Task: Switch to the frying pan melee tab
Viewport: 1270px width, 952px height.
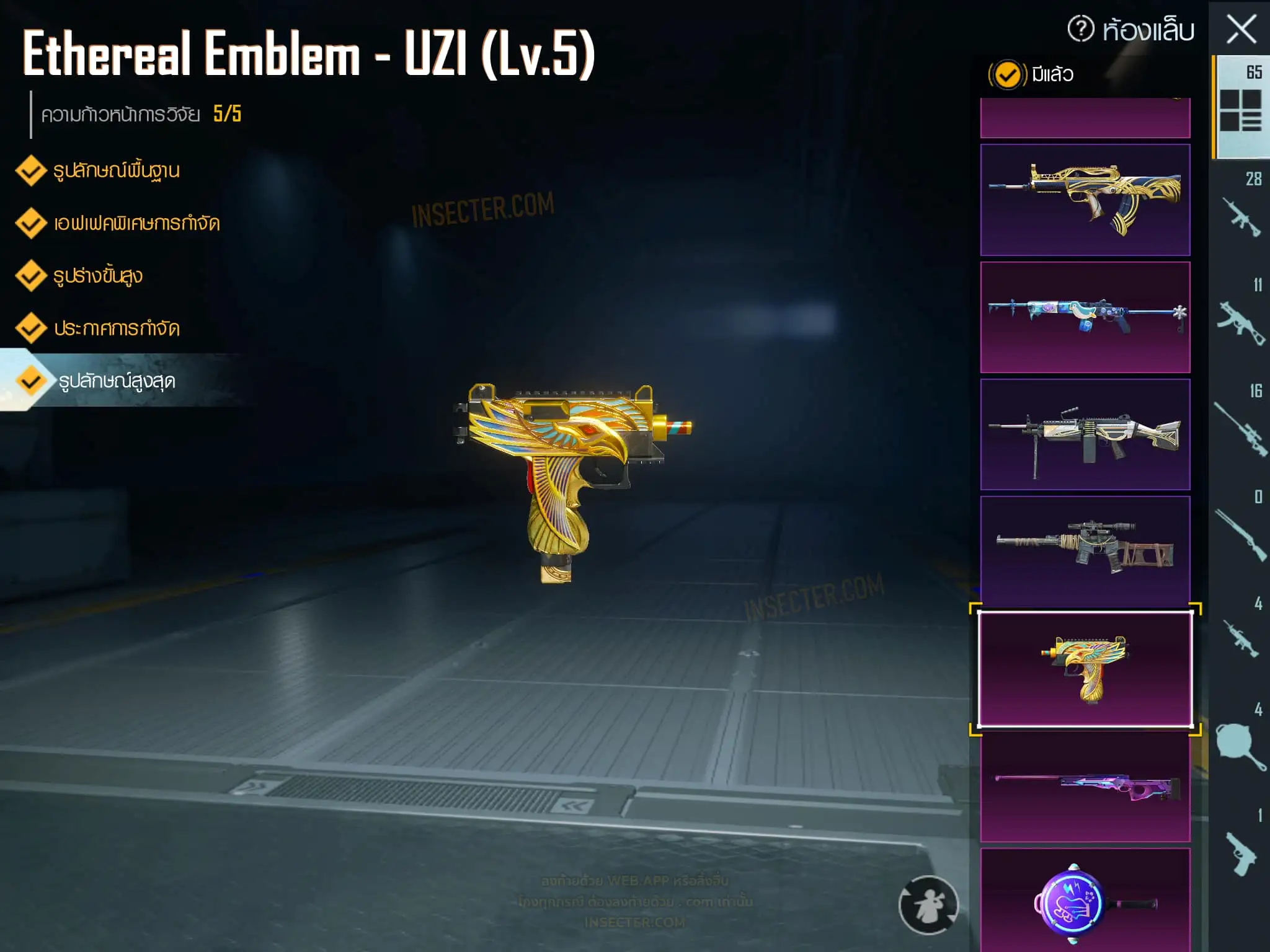Action: tap(1240, 744)
